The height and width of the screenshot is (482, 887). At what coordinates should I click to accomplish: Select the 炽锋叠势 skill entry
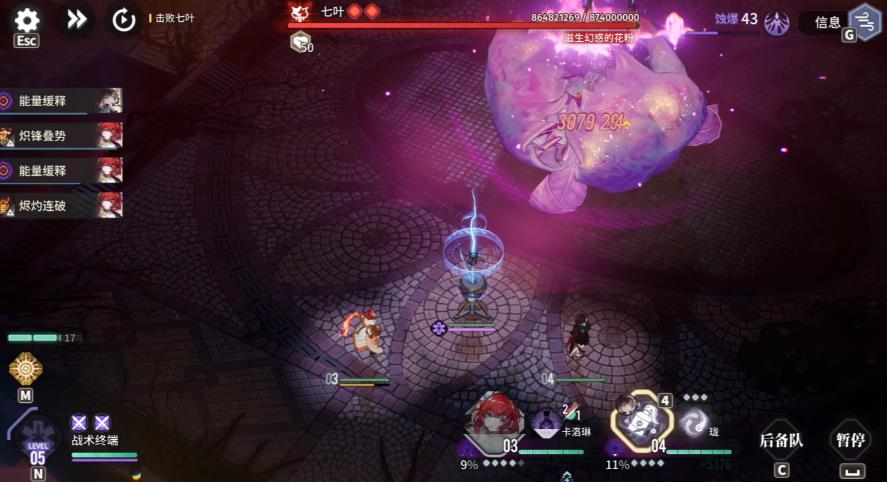coord(62,135)
